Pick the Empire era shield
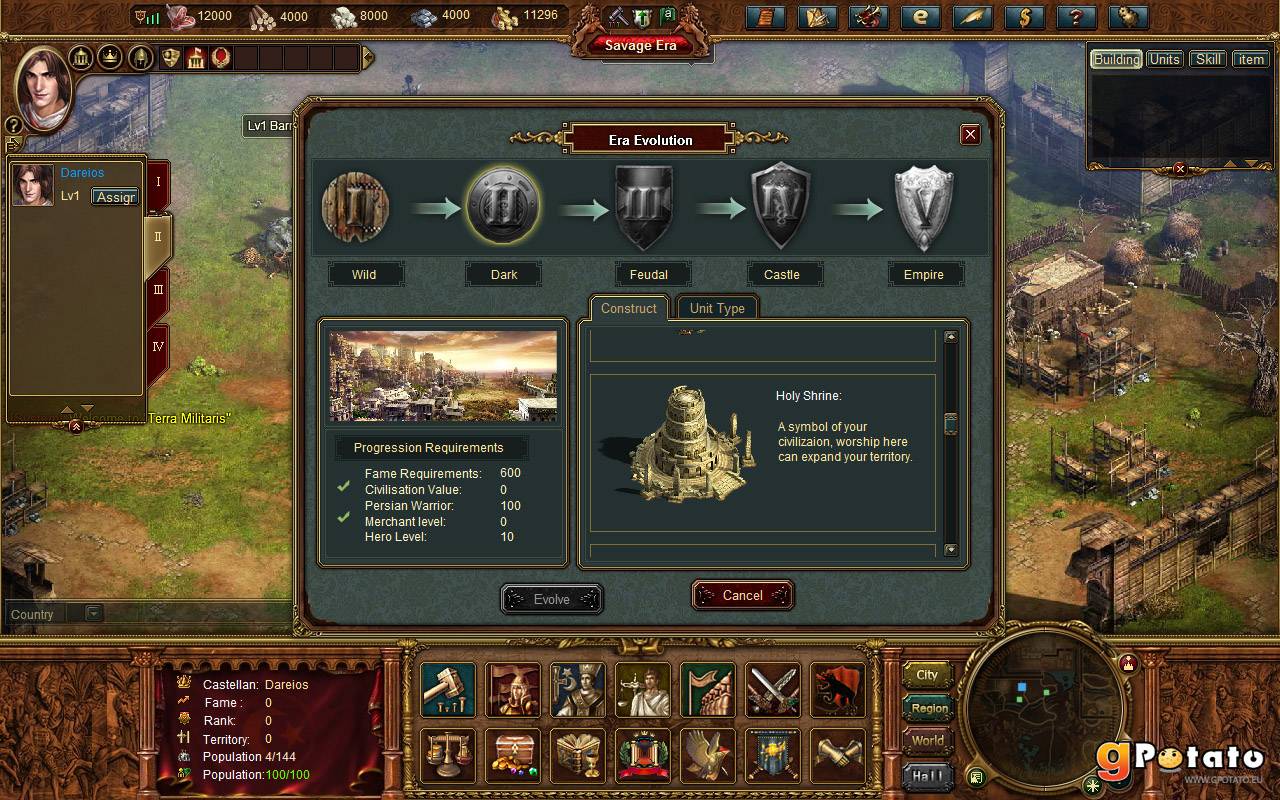This screenshot has width=1280, height=800. click(x=923, y=208)
